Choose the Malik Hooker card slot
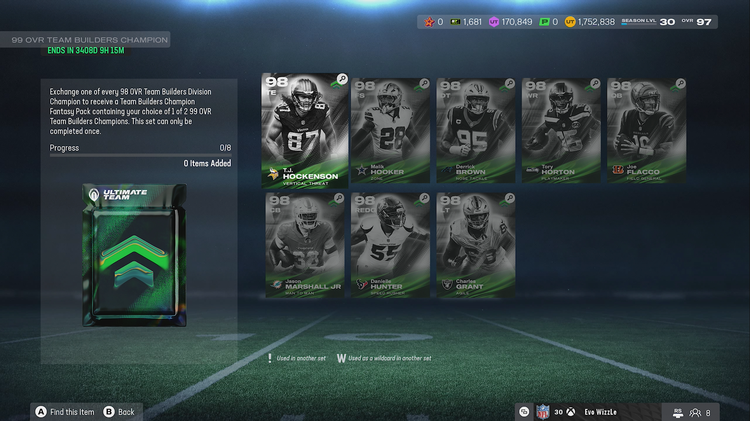The image size is (750, 421). pos(390,130)
